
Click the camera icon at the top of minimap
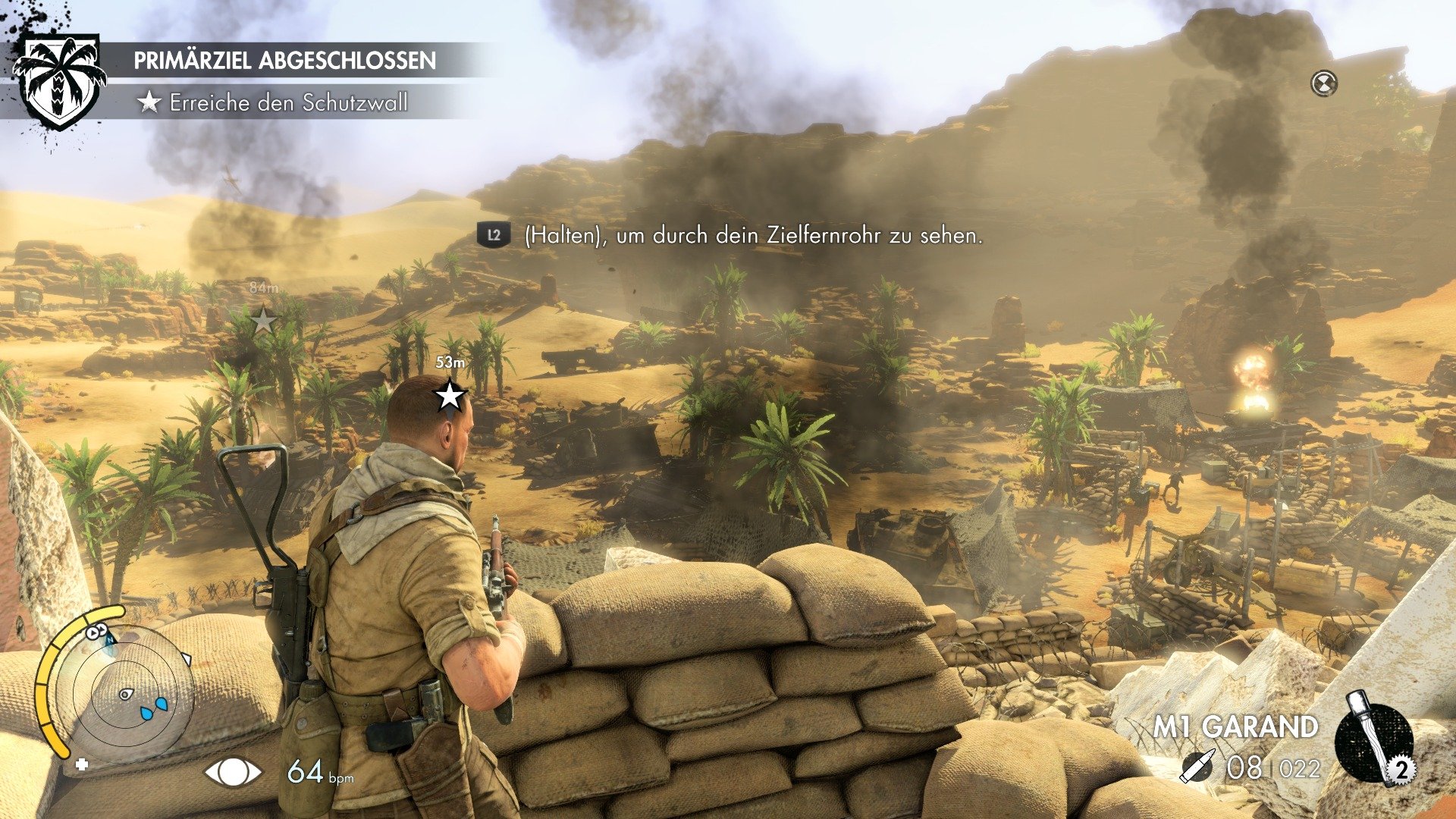[x=96, y=629]
